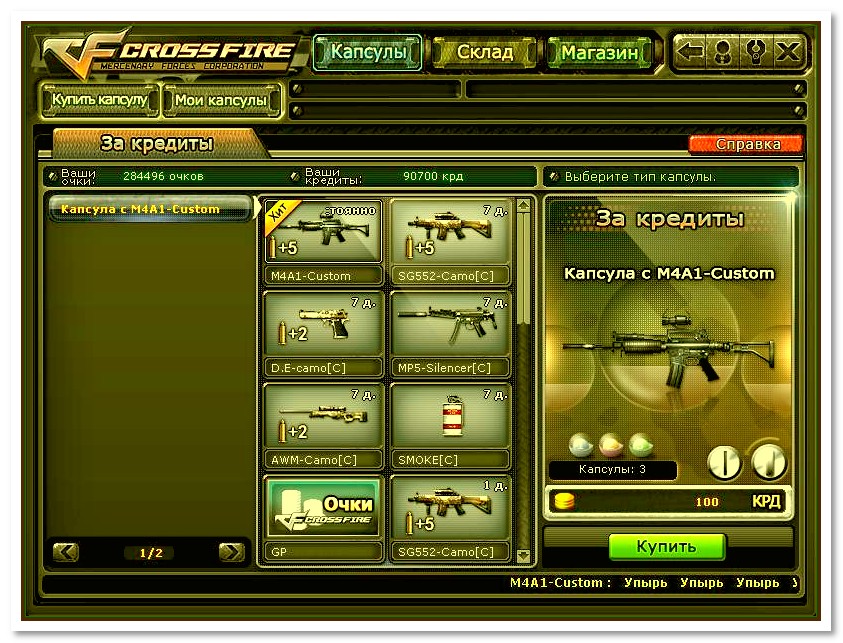Viewport: 843px width, 643px height.
Task: Open the Магазин tab
Action: [599, 52]
